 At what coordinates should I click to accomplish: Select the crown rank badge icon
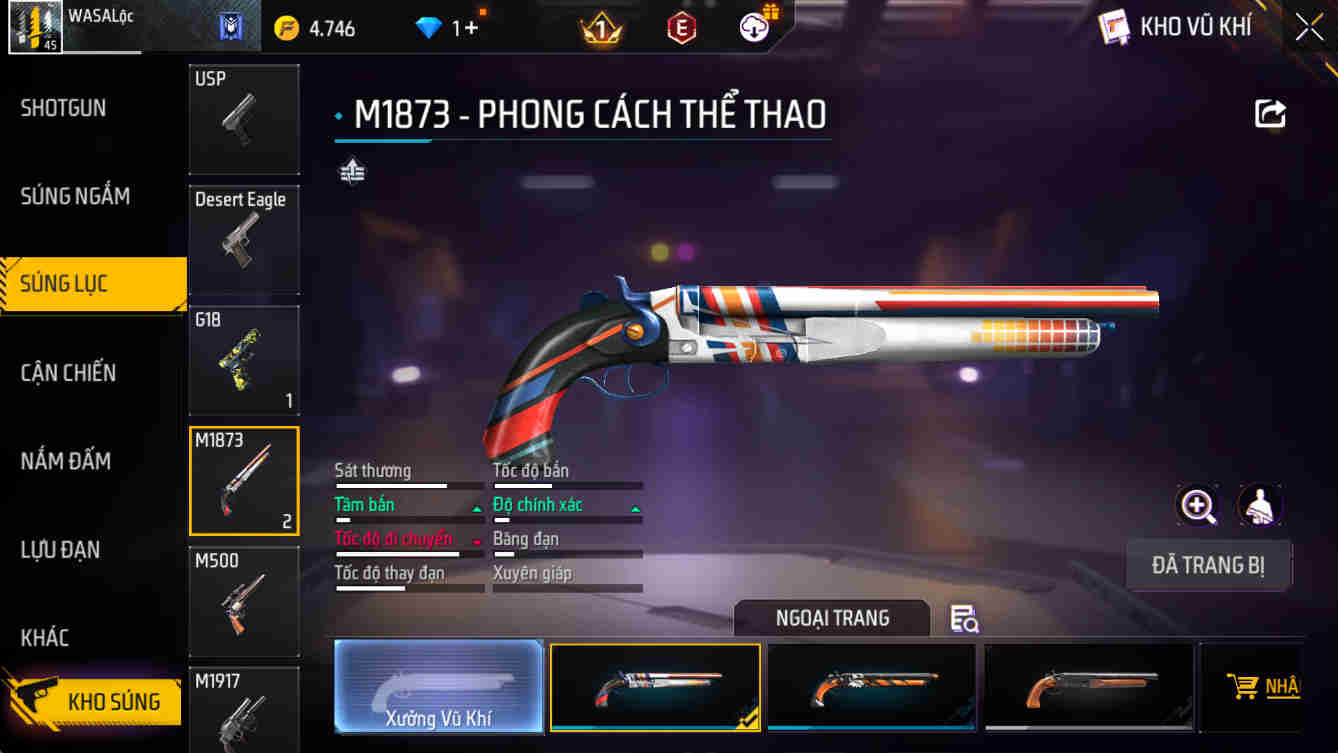point(600,27)
